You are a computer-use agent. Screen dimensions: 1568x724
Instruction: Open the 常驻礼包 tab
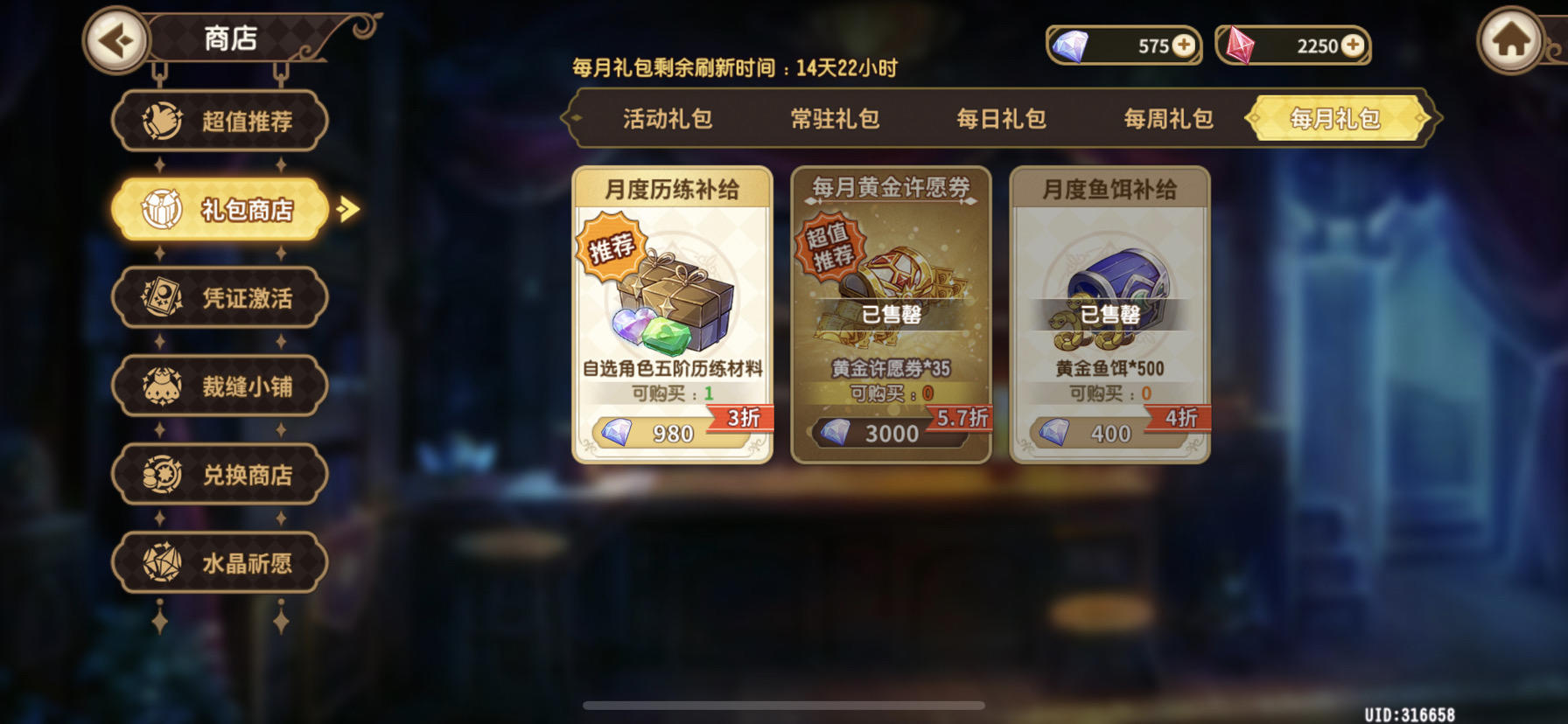(x=836, y=119)
